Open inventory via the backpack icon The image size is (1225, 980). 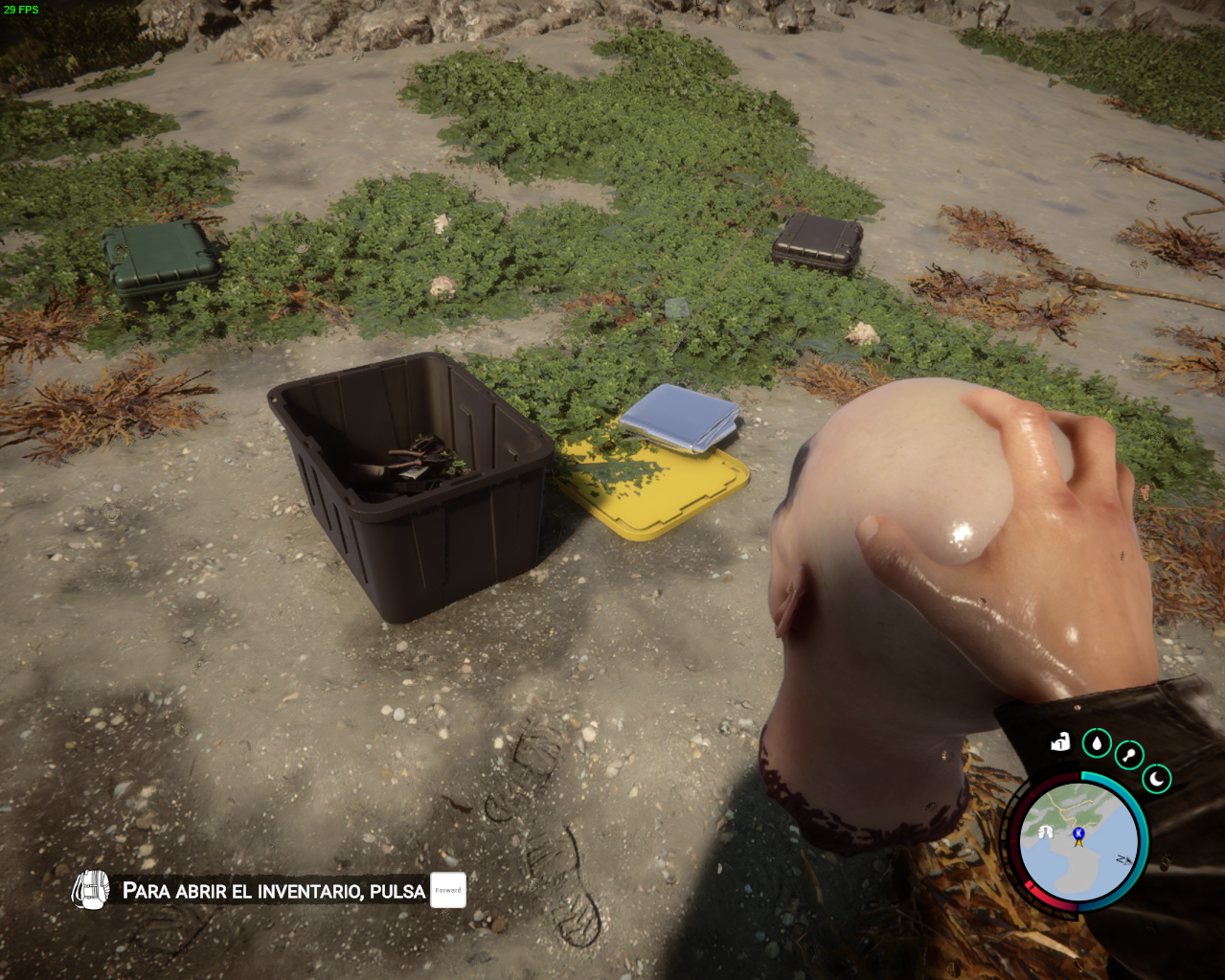[x=91, y=891]
